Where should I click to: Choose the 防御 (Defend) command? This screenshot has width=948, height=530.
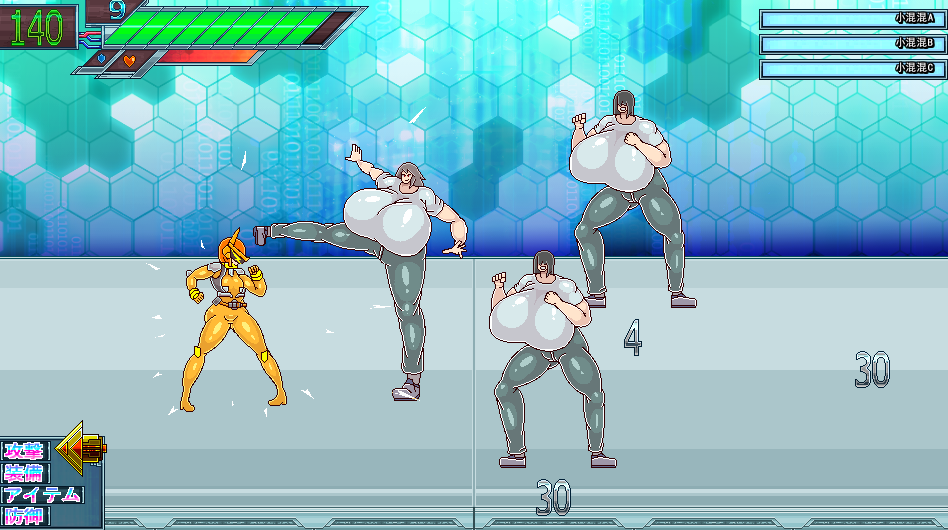pos(26,516)
